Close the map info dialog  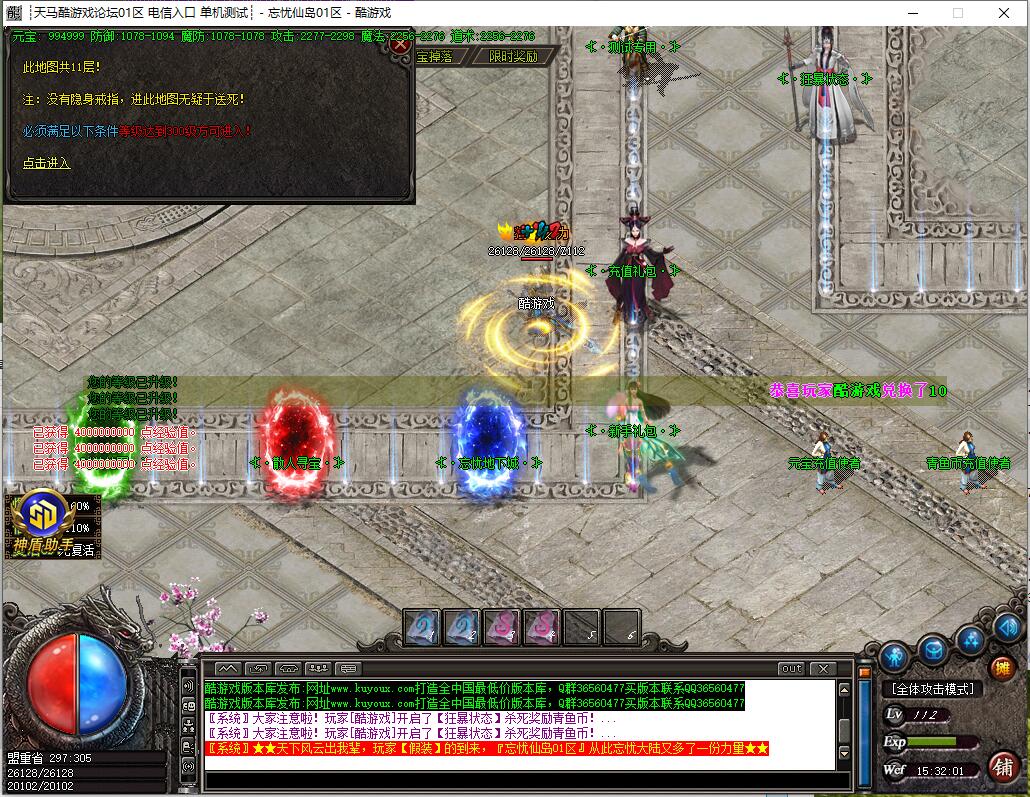point(400,44)
